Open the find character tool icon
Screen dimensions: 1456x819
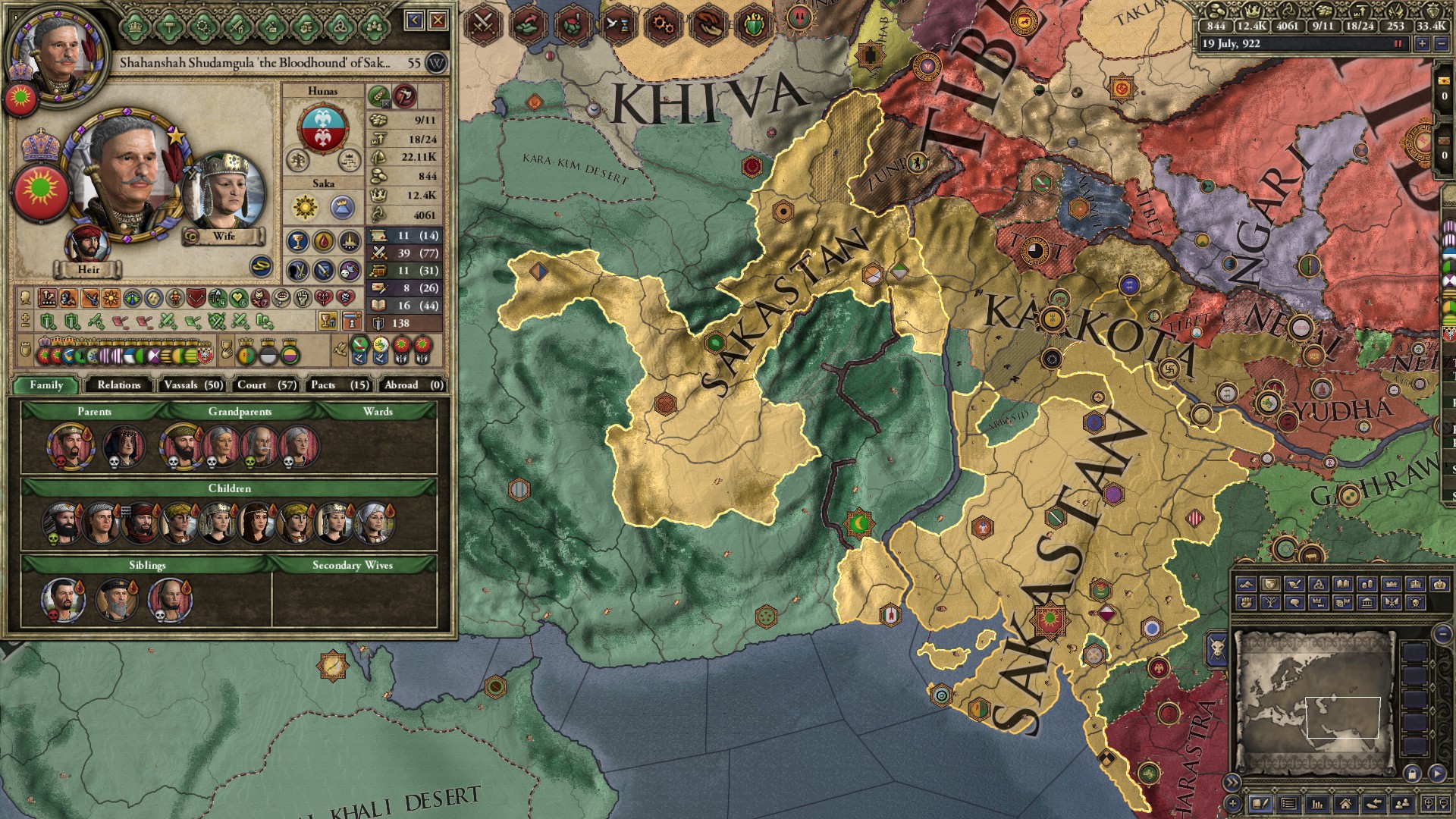1401,805
